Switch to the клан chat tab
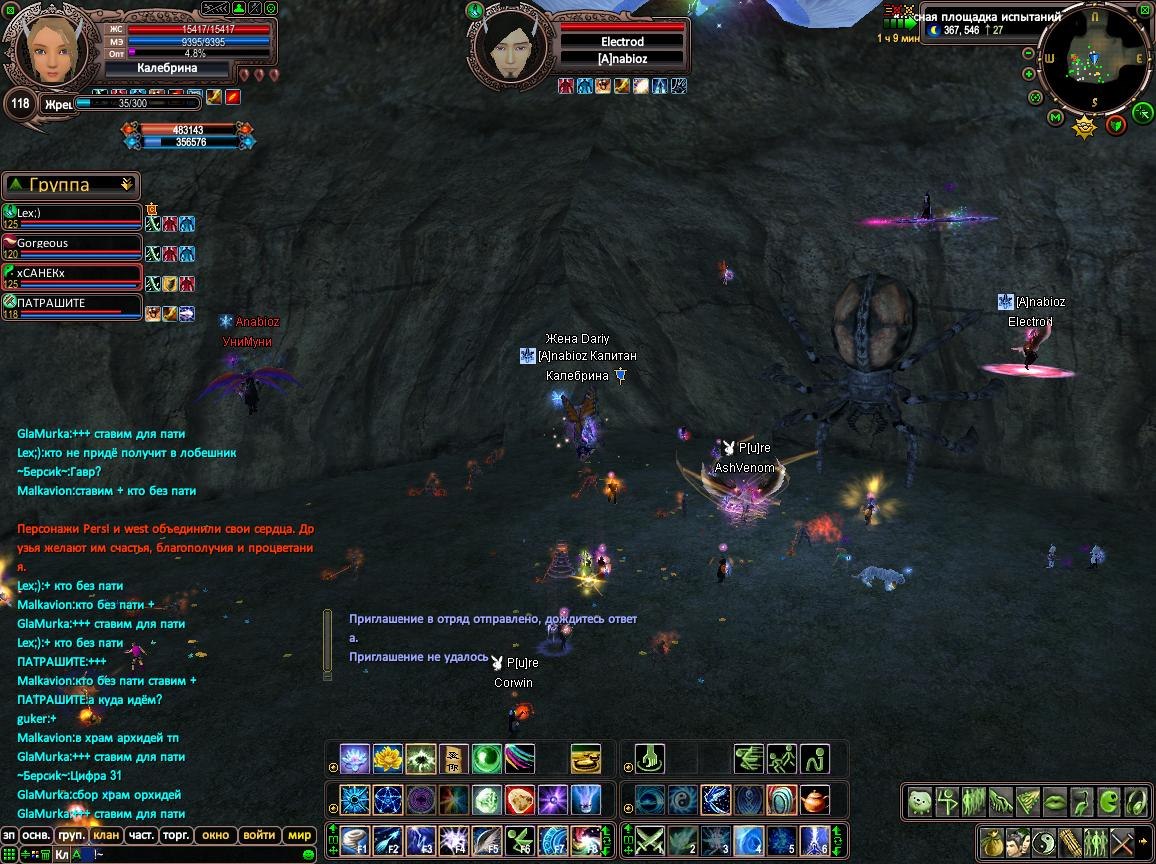1156x864 pixels. tap(104, 835)
